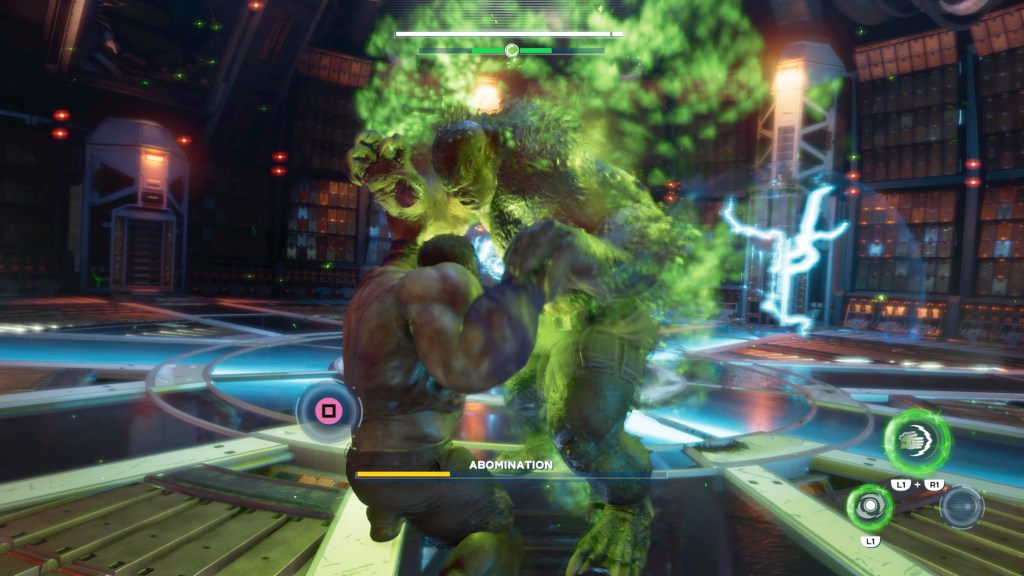
Task: Select the greyed-out blue ability icon
Action: coord(961,506)
